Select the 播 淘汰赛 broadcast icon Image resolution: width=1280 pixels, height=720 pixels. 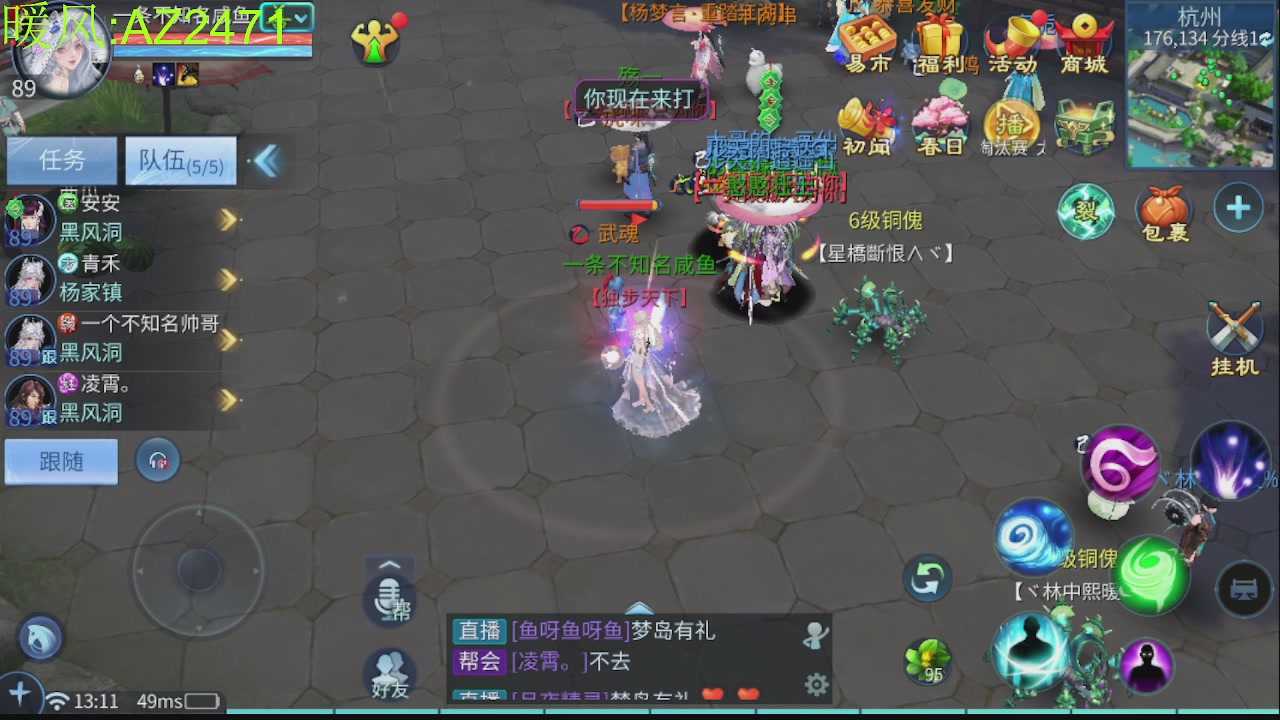click(1010, 120)
